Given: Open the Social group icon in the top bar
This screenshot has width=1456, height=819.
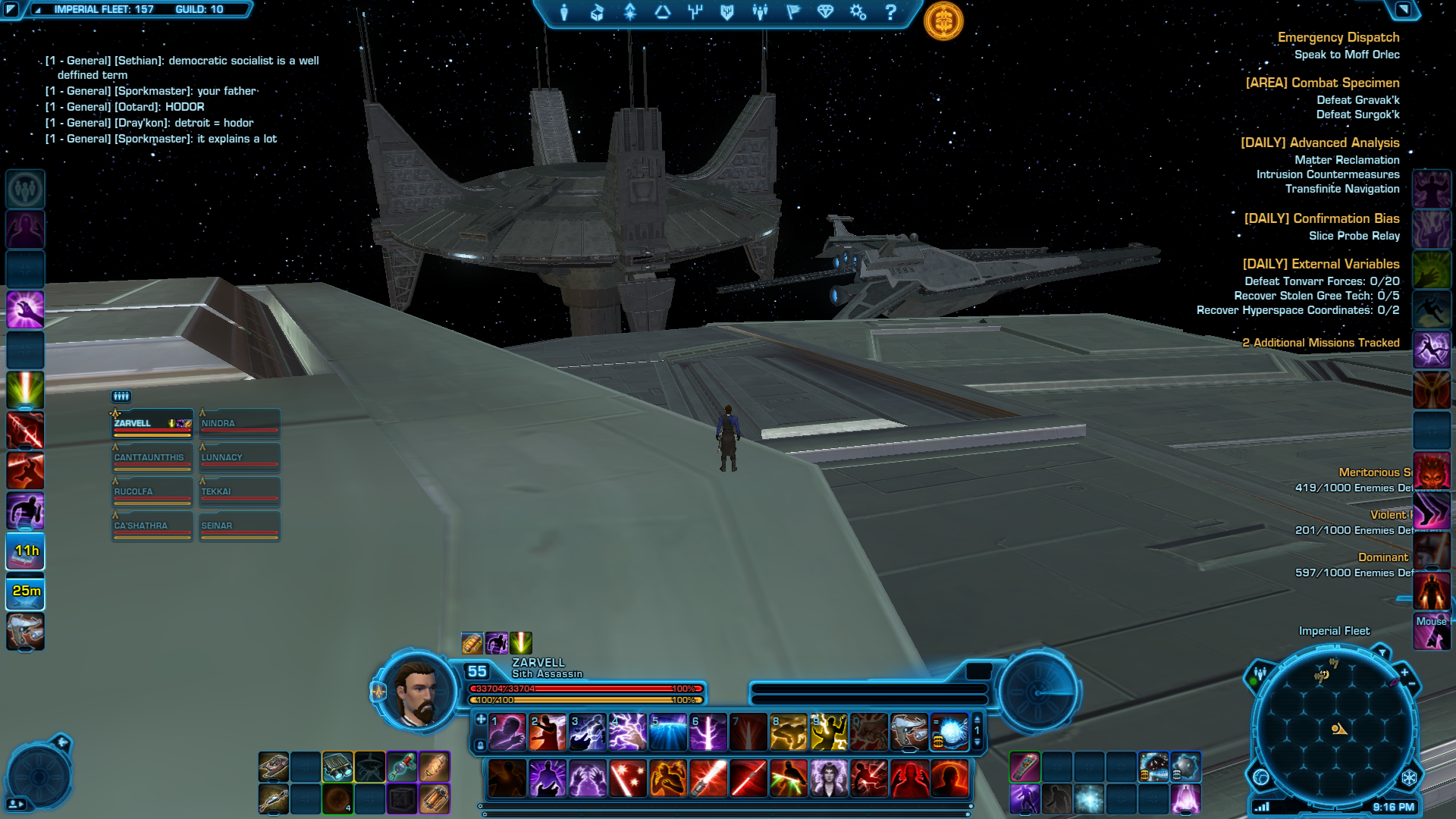Looking at the screenshot, I should point(761,12).
